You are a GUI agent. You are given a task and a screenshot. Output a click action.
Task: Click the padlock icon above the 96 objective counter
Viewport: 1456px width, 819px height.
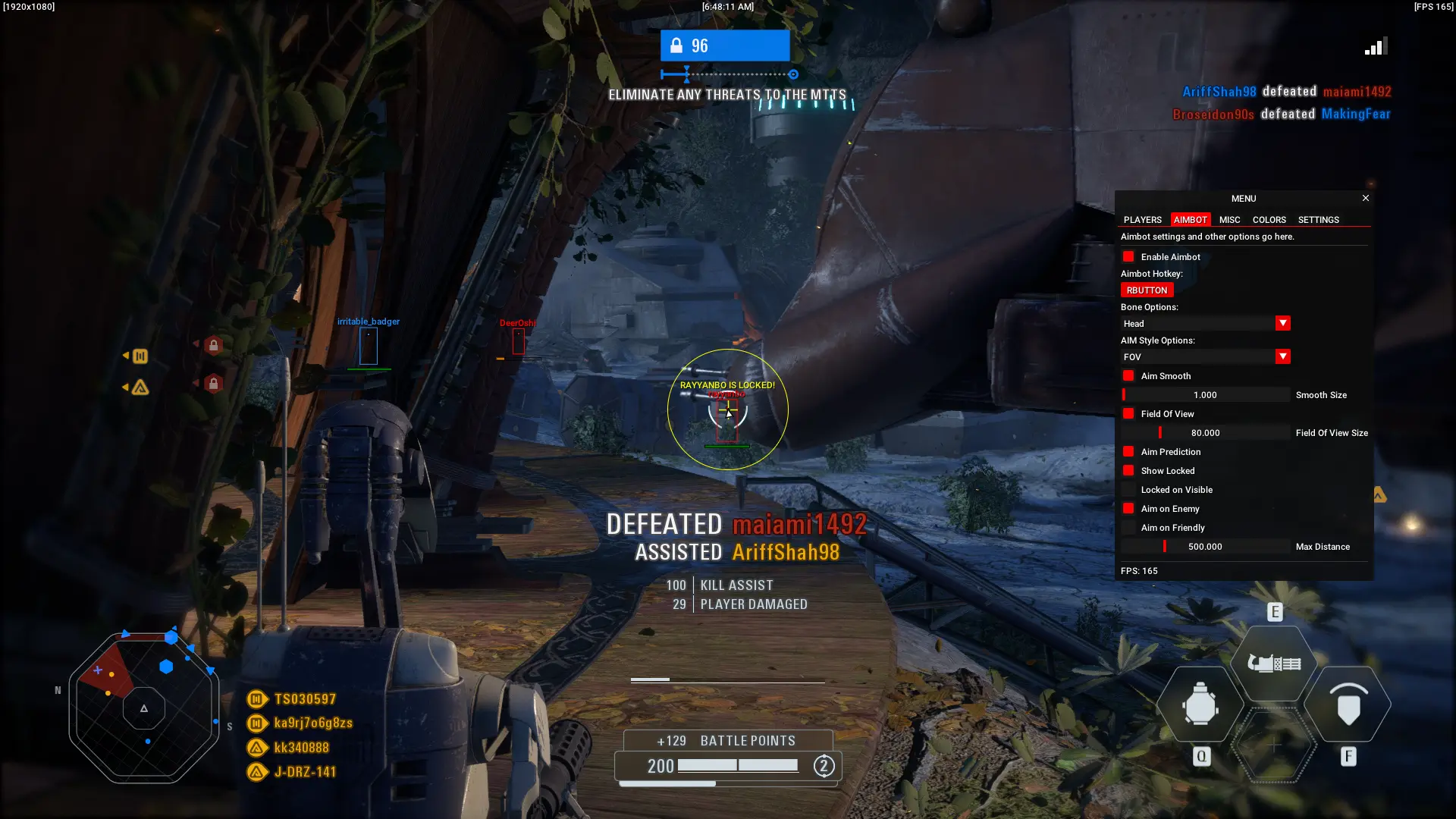tap(675, 45)
